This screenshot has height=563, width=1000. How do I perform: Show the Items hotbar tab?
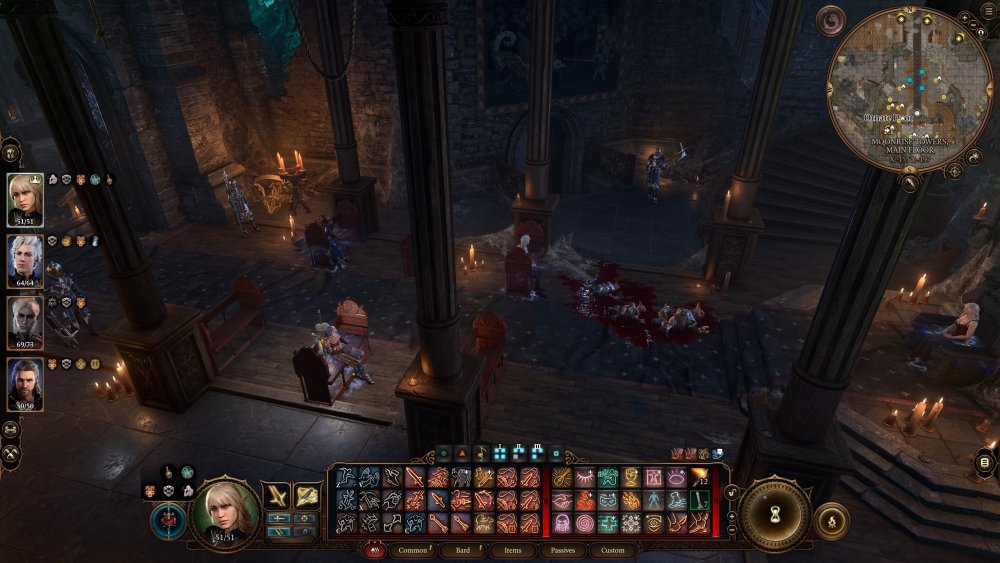pos(513,550)
